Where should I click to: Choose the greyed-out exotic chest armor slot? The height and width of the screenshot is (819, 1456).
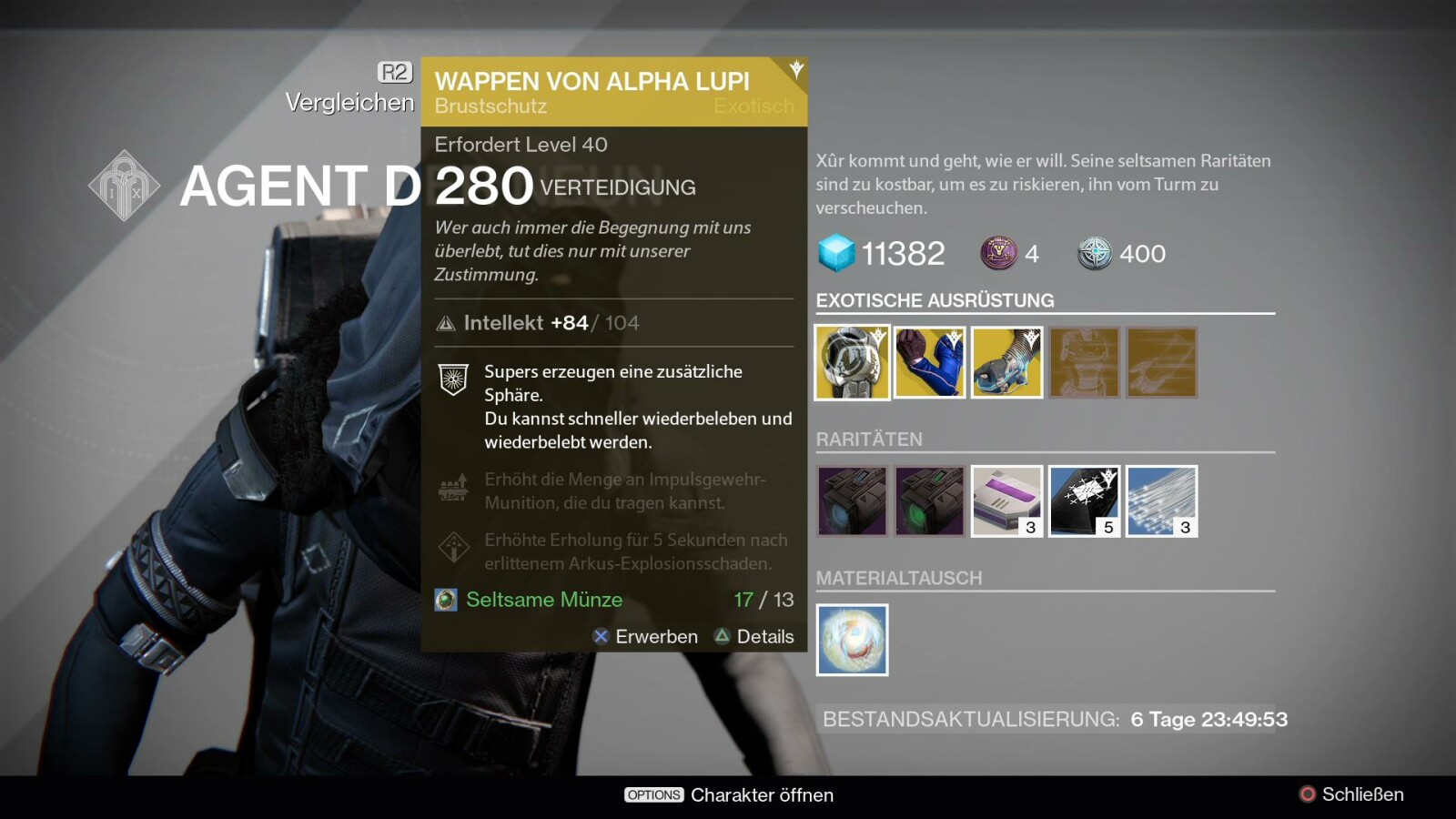(x=1084, y=362)
